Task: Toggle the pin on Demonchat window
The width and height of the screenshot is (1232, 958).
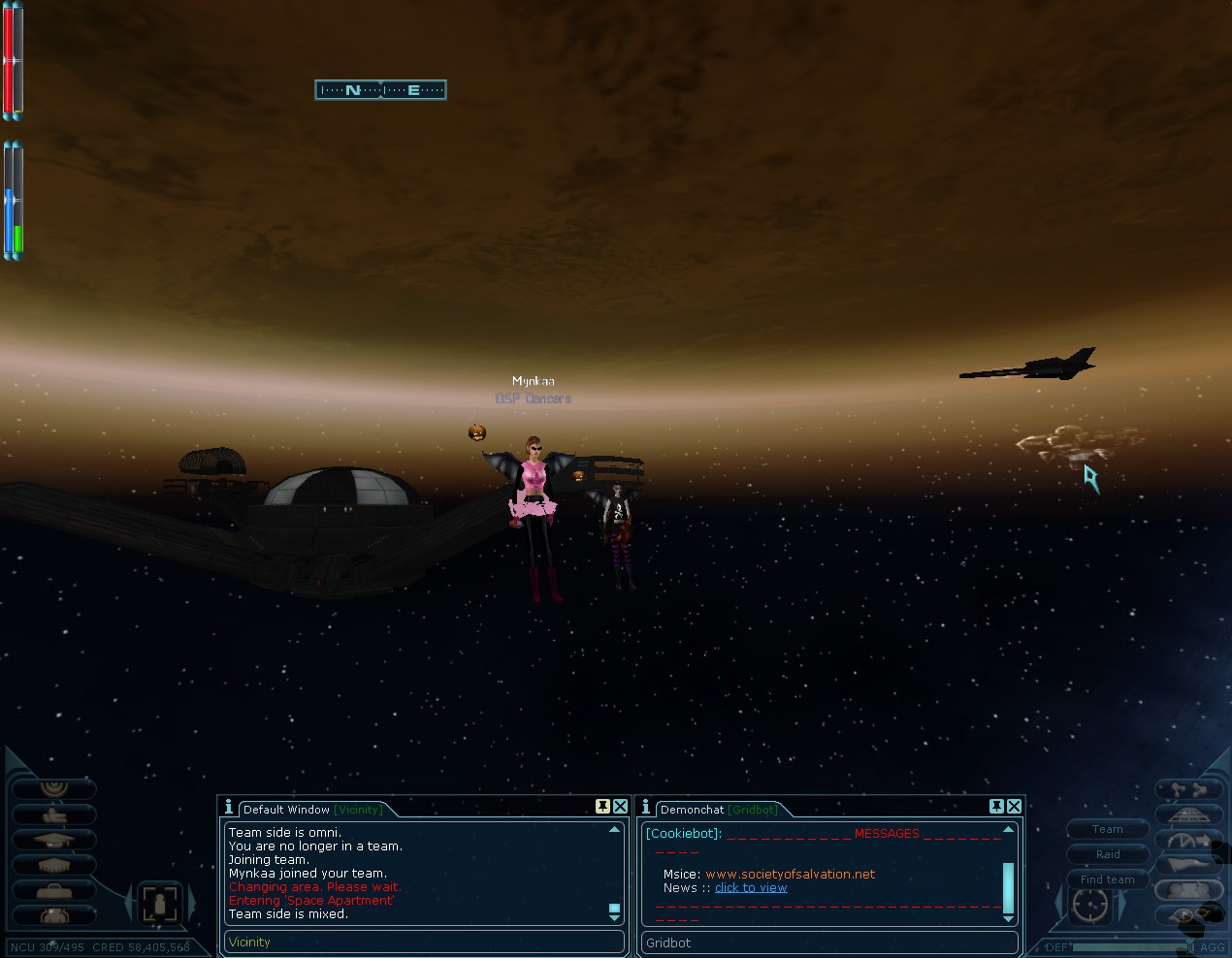Action: (996, 807)
